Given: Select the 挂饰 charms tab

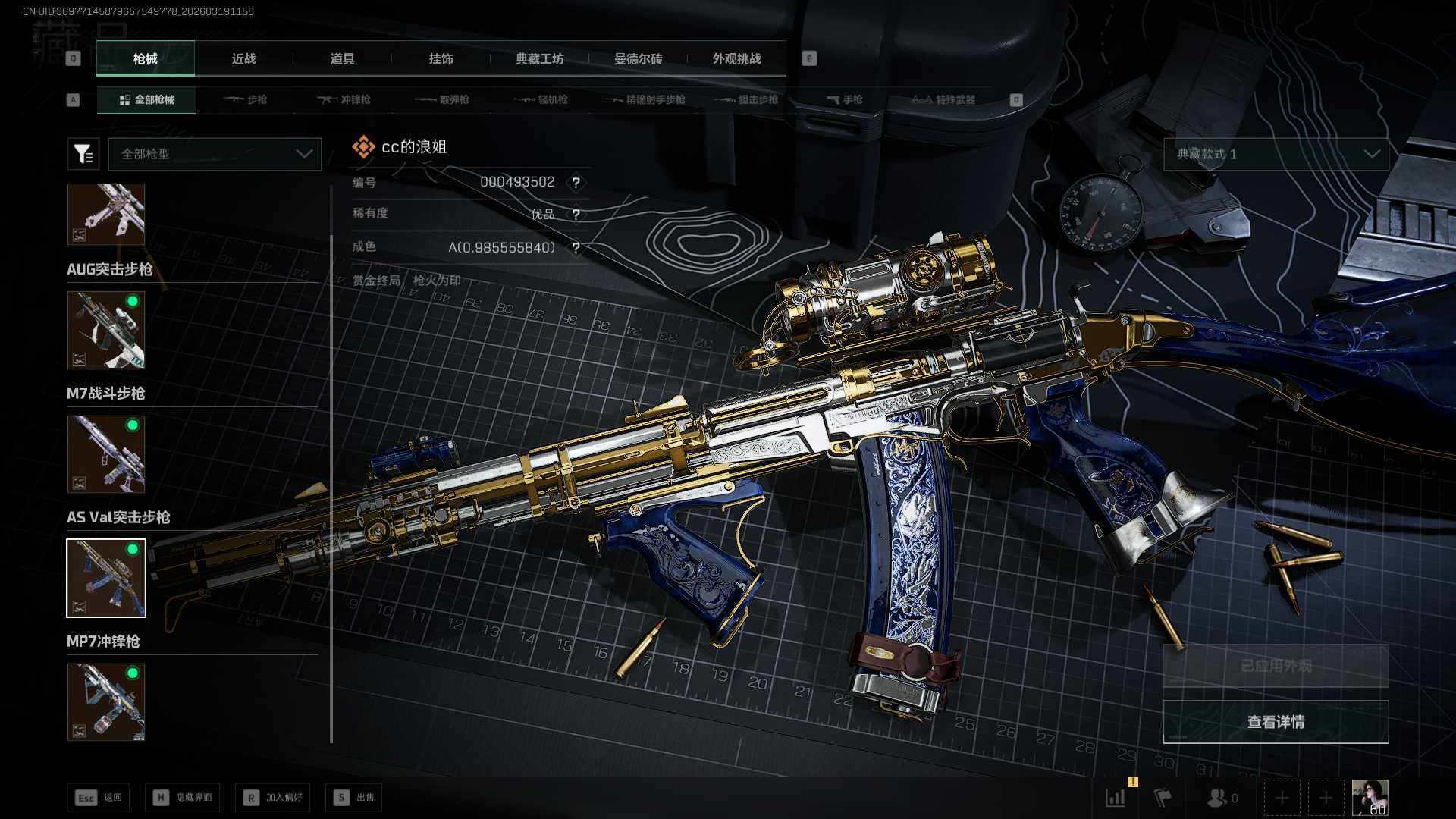Looking at the screenshot, I should tap(441, 58).
